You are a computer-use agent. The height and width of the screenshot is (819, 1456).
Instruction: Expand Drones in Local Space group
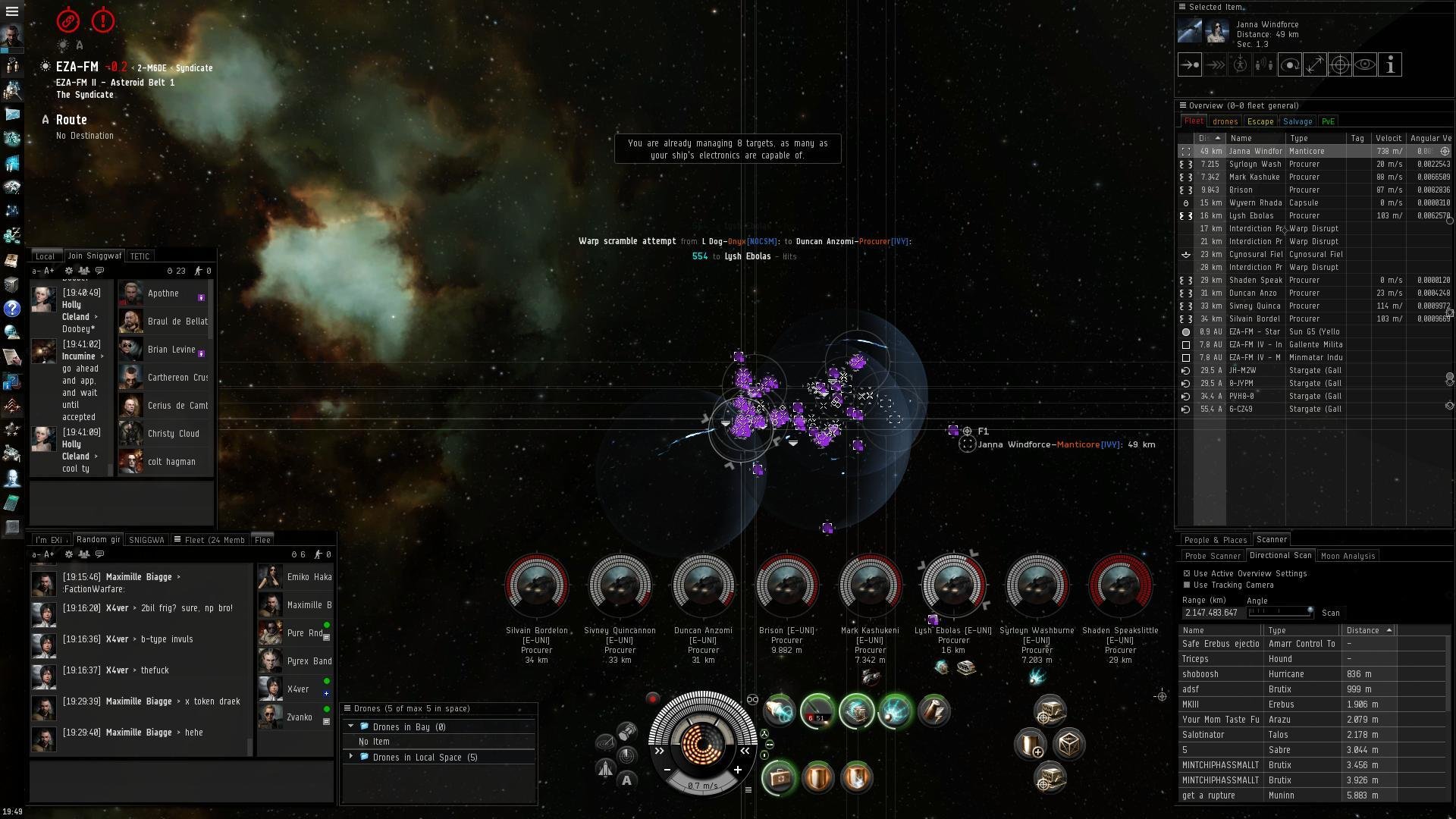click(351, 757)
